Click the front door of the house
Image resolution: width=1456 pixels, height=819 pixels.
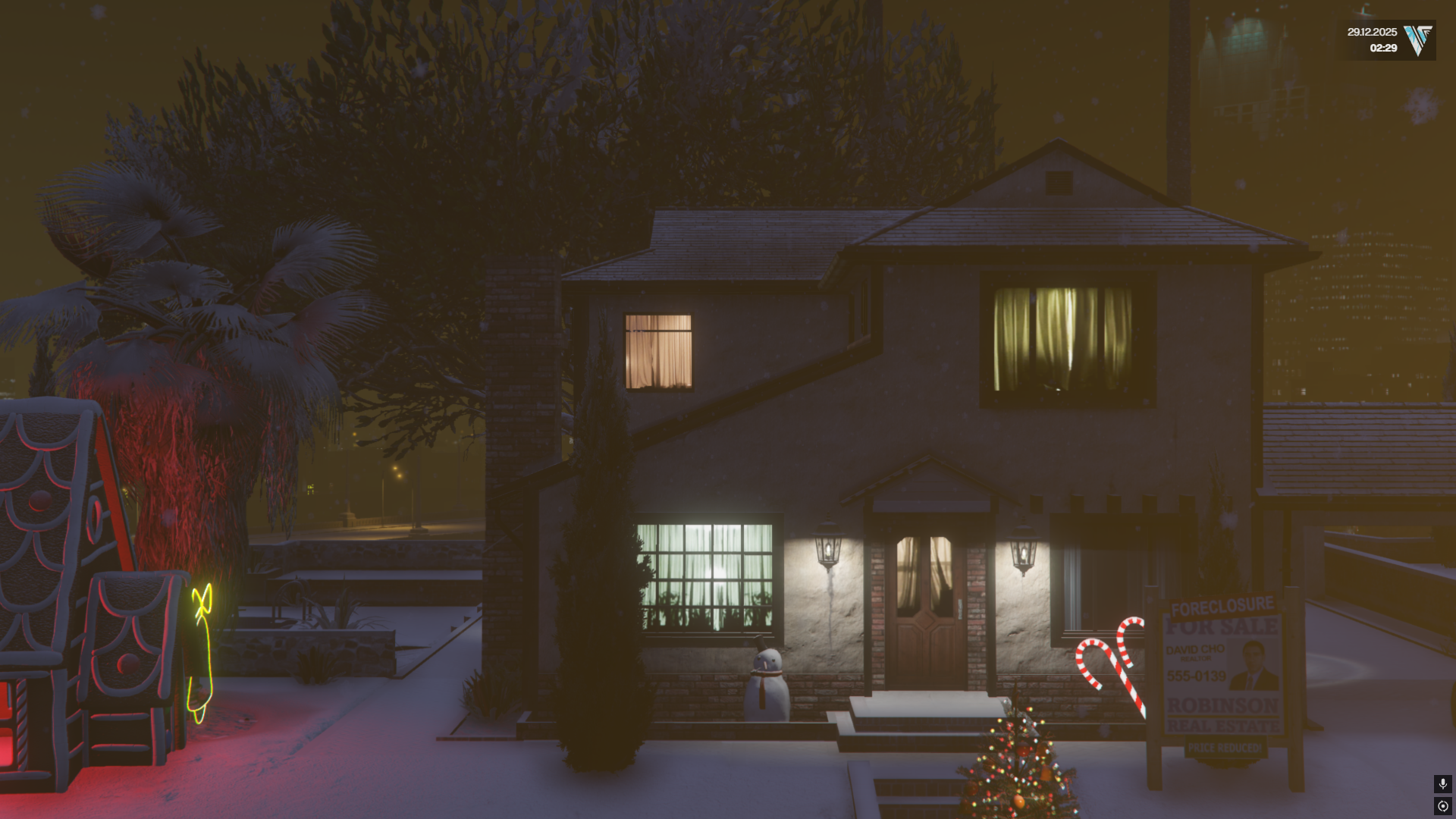pos(927,607)
